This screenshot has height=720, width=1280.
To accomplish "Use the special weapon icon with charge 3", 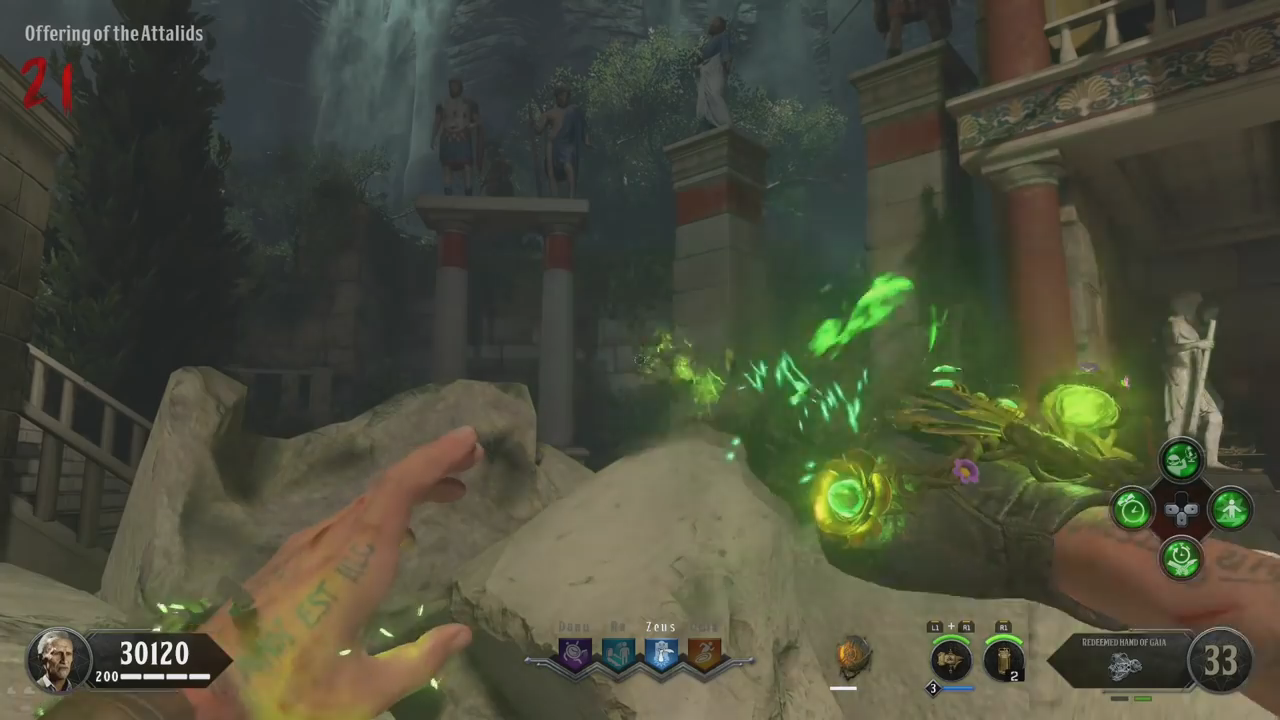I will [x=951, y=659].
